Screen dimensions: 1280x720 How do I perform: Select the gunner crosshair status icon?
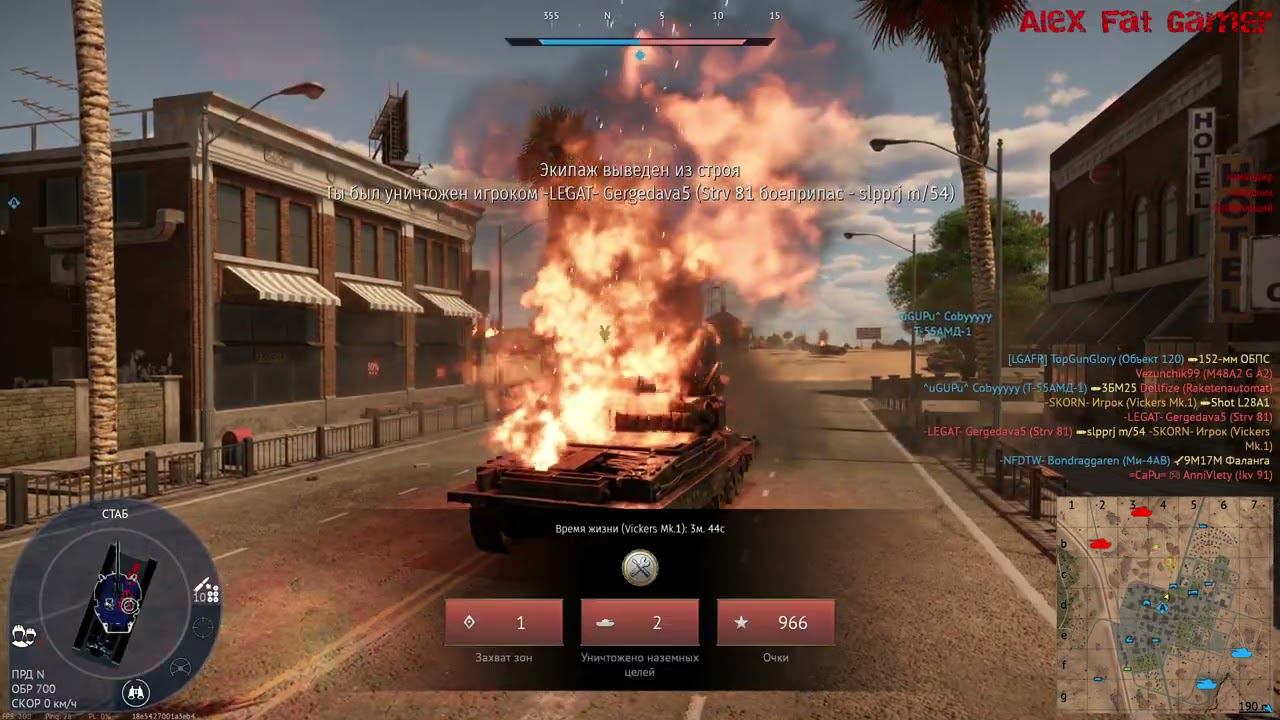click(203, 628)
